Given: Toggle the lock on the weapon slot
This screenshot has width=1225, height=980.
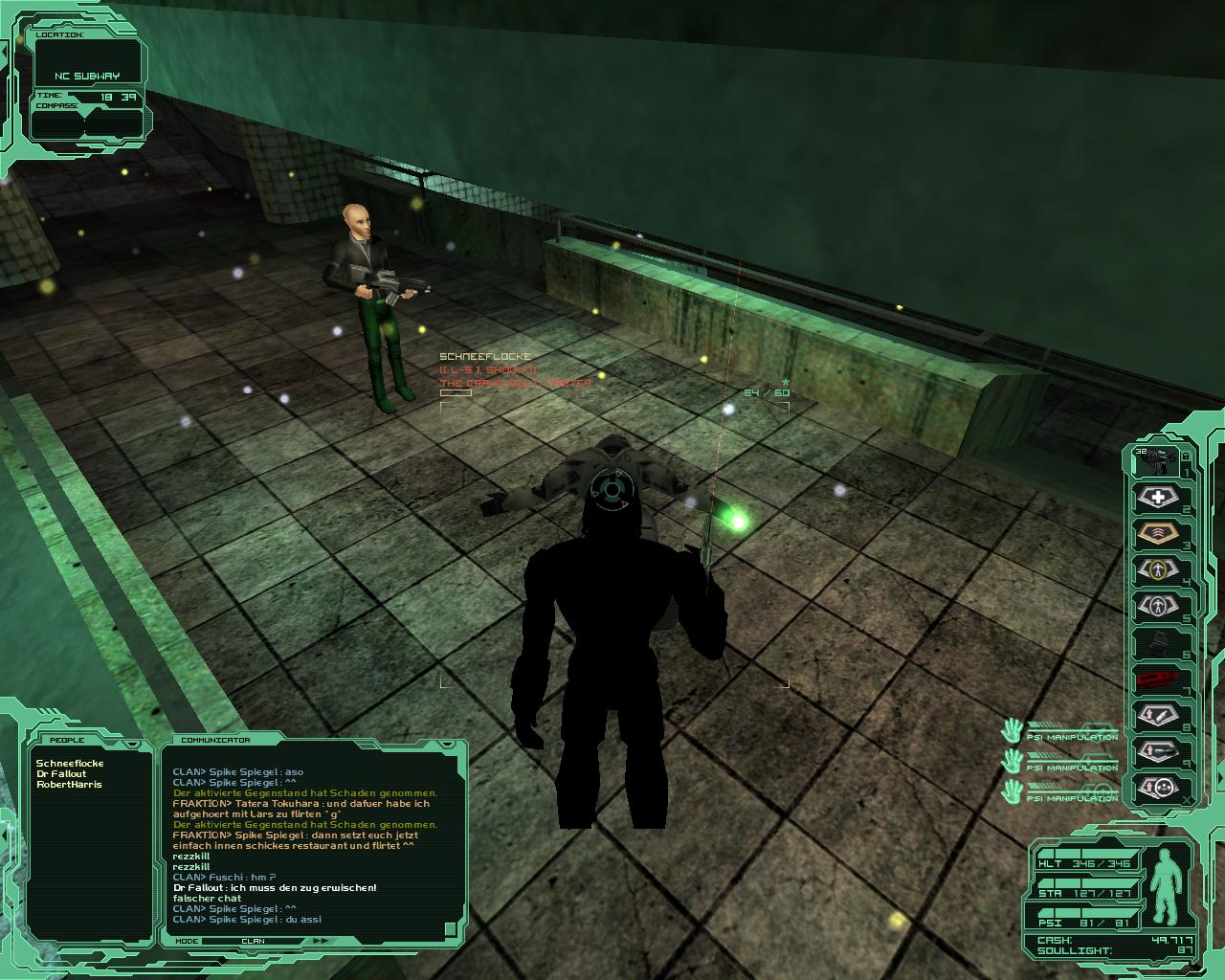Looking at the screenshot, I should (1186, 456).
